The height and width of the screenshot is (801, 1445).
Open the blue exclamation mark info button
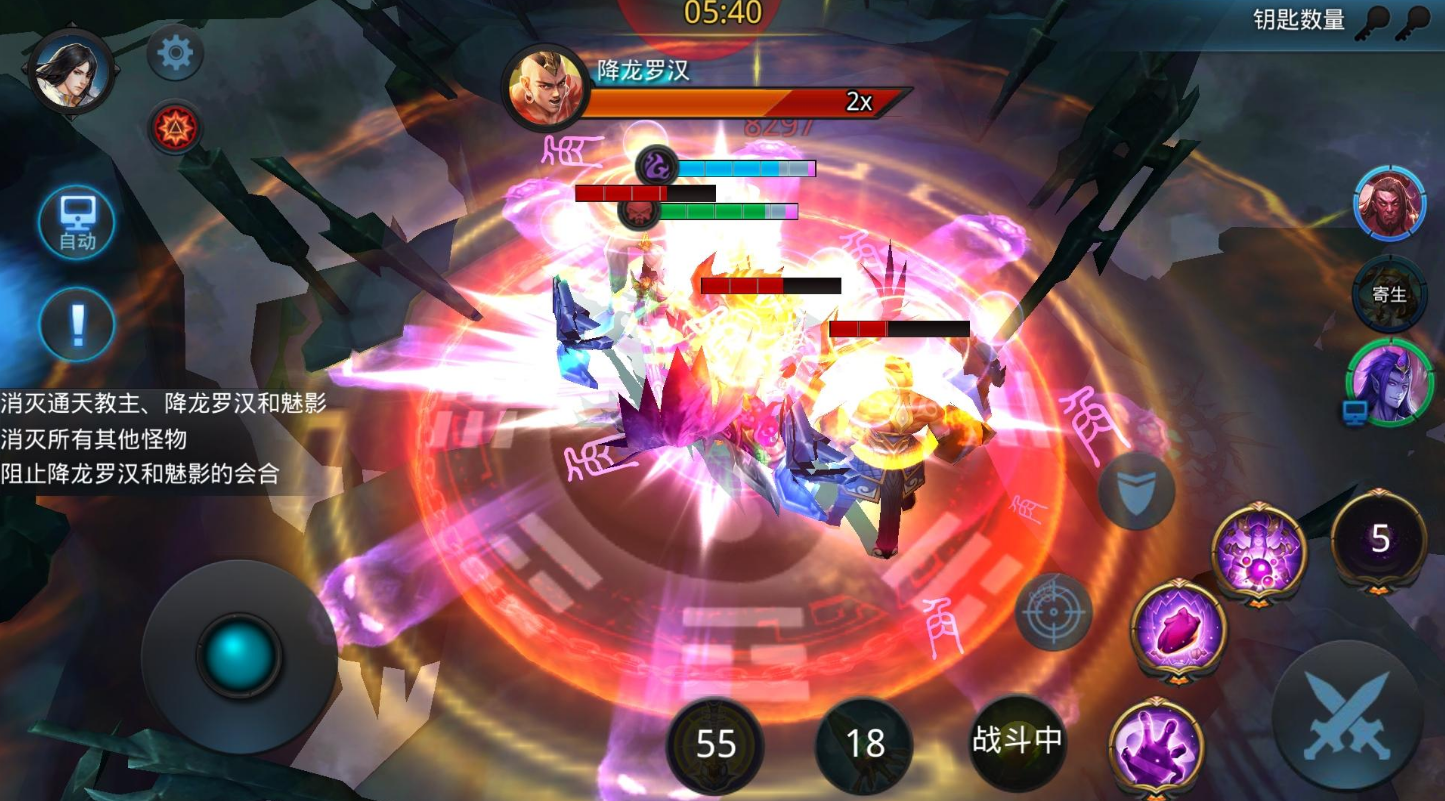tap(77, 324)
